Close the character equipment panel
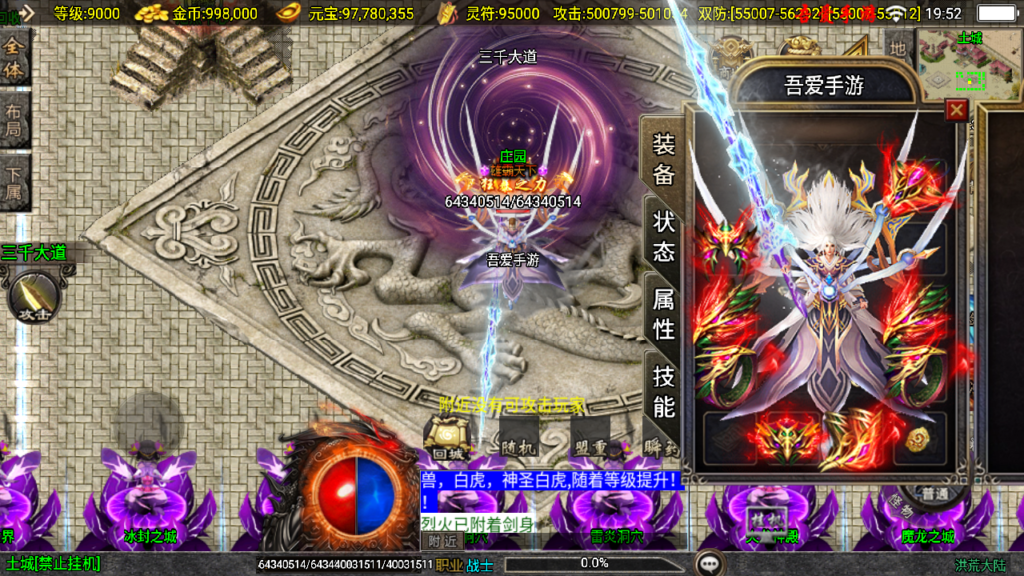This screenshot has width=1024, height=576. click(x=957, y=110)
